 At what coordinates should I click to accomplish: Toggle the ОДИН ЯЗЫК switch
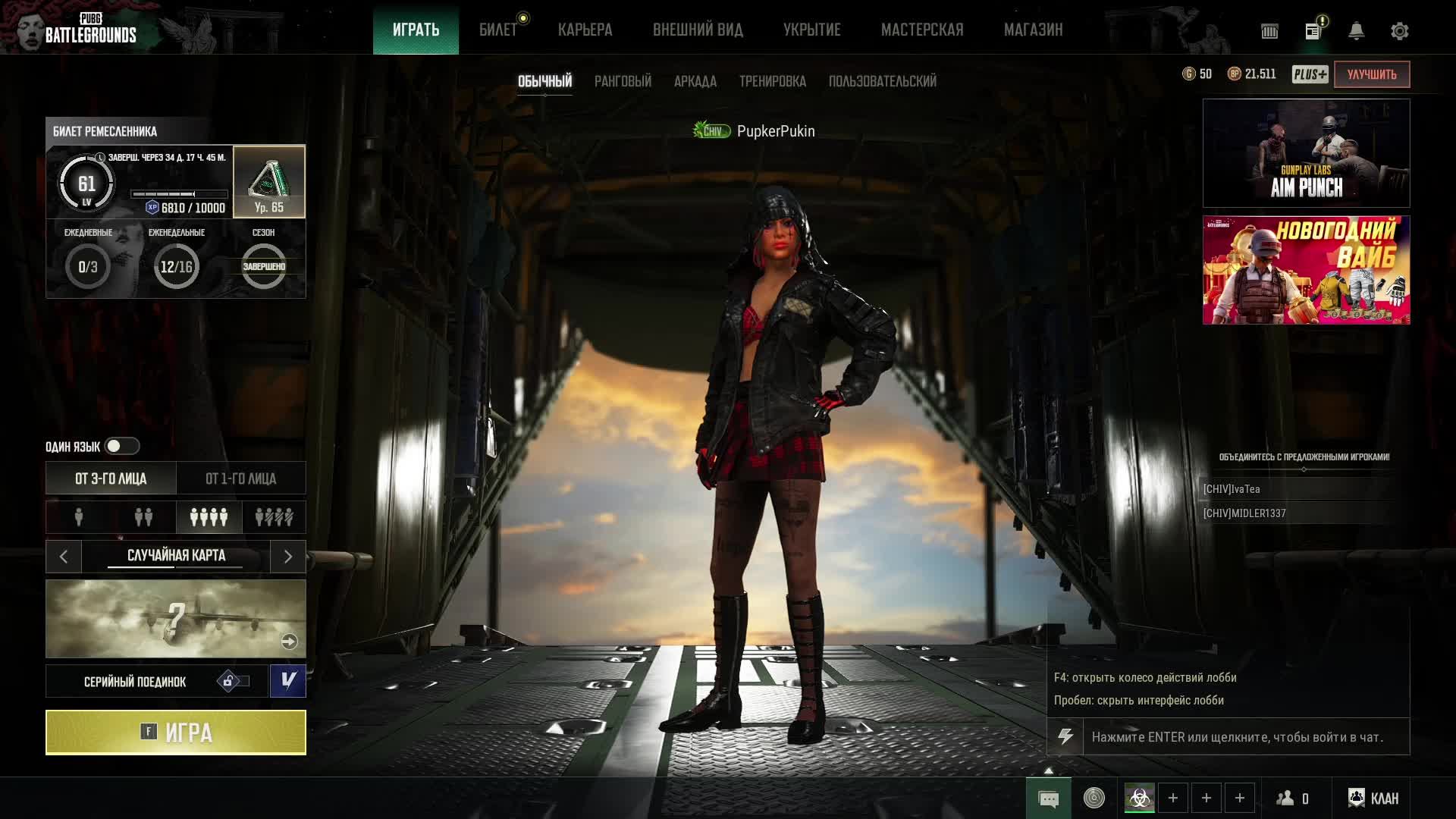(121, 446)
